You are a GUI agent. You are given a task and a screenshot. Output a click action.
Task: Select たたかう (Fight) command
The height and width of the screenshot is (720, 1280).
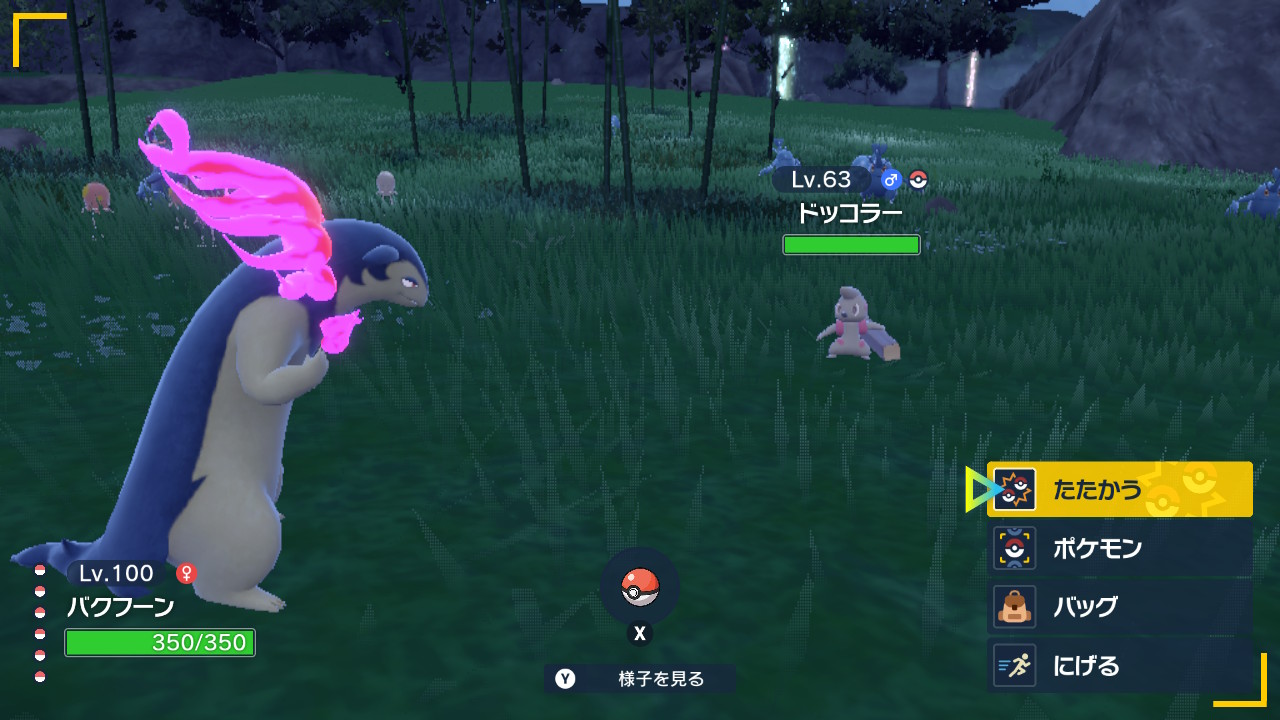(1119, 490)
